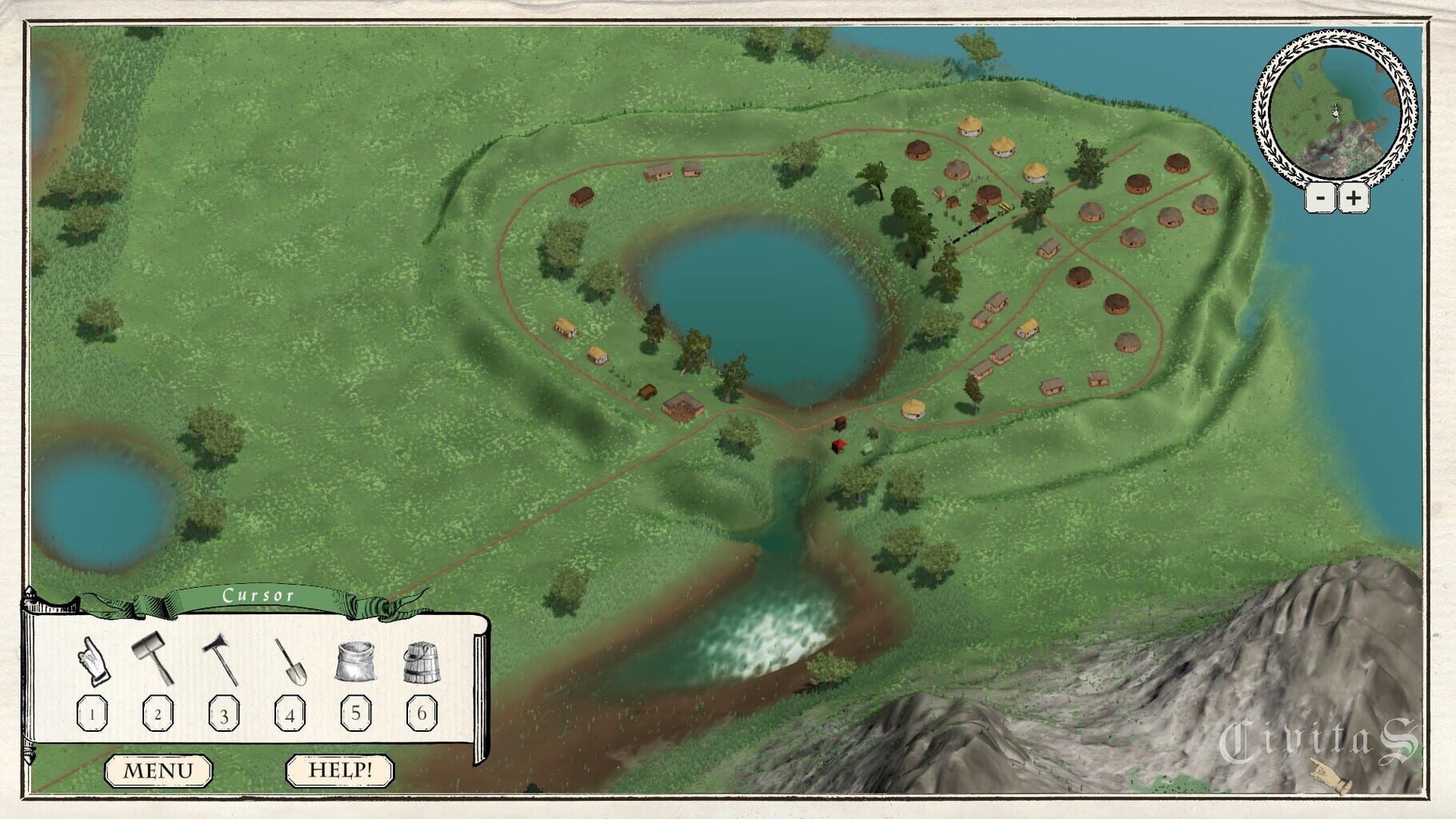Open the MENU button
Viewport: 1456px width, 819px height.
(x=158, y=770)
